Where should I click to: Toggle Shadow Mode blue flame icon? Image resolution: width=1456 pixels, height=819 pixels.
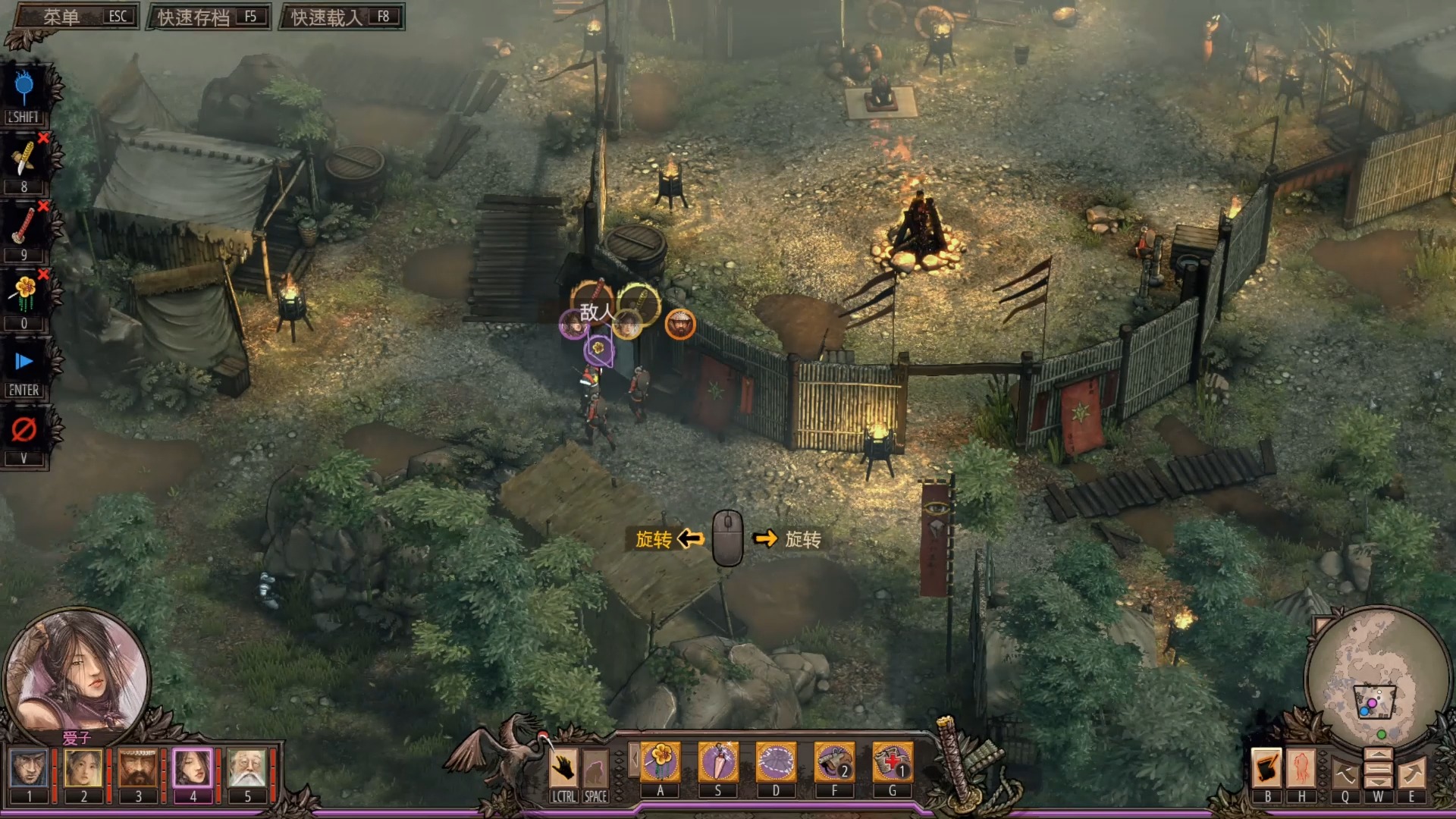(24, 89)
